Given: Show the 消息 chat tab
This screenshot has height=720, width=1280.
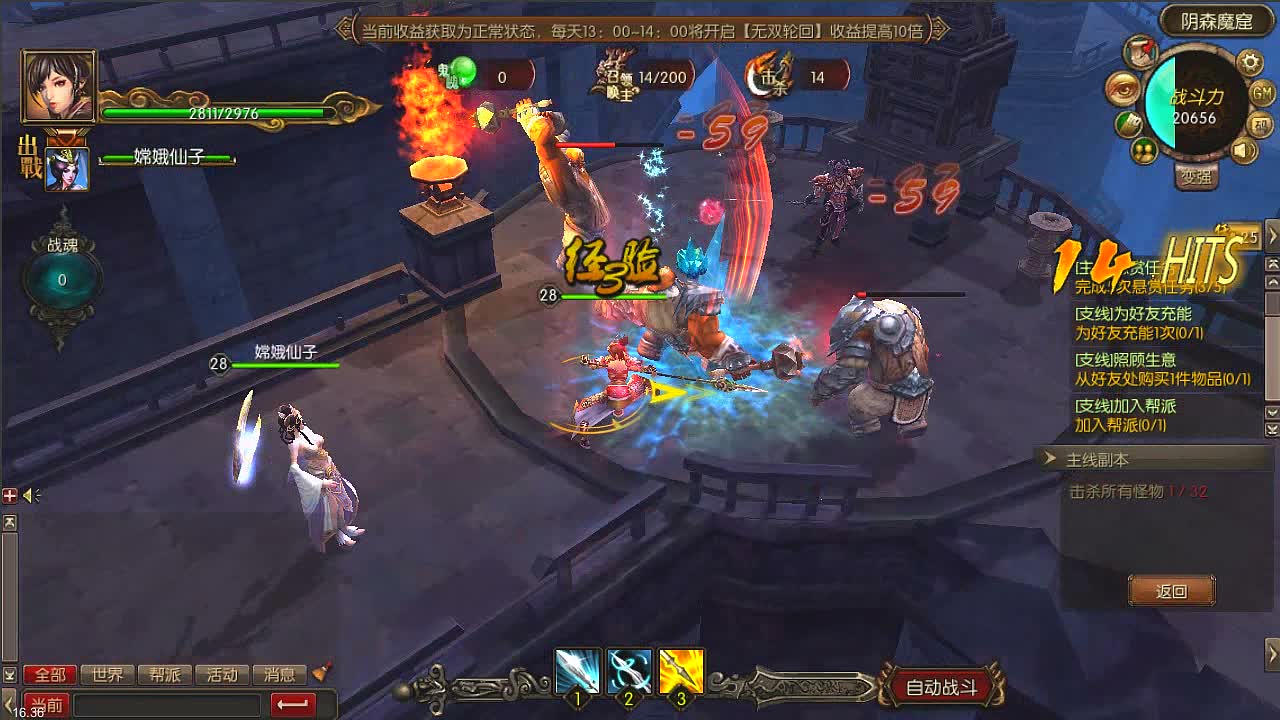Looking at the screenshot, I should [x=279, y=675].
